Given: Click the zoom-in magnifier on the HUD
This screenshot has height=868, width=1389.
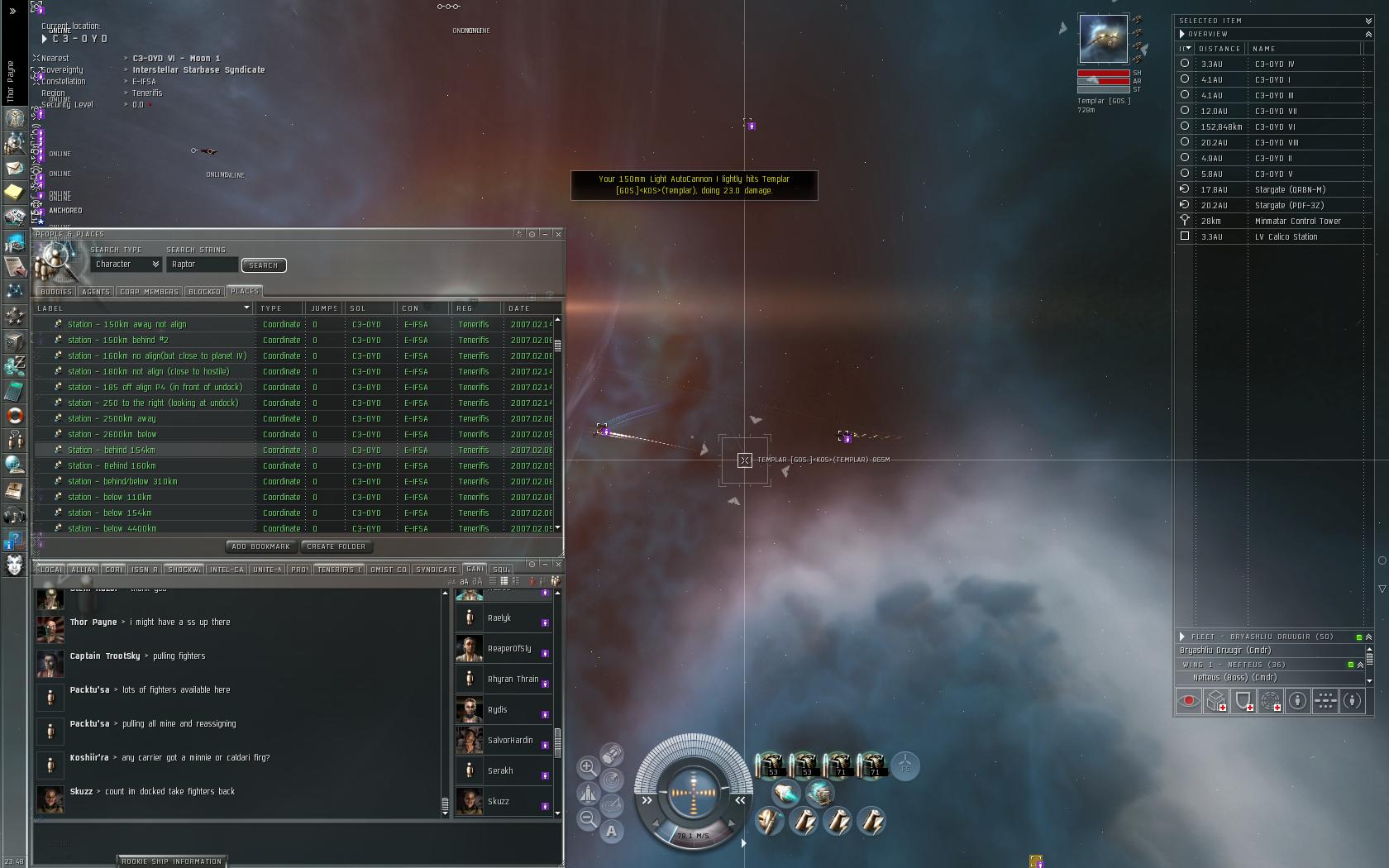Looking at the screenshot, I should pyautogui.click(x=588, y=767).
